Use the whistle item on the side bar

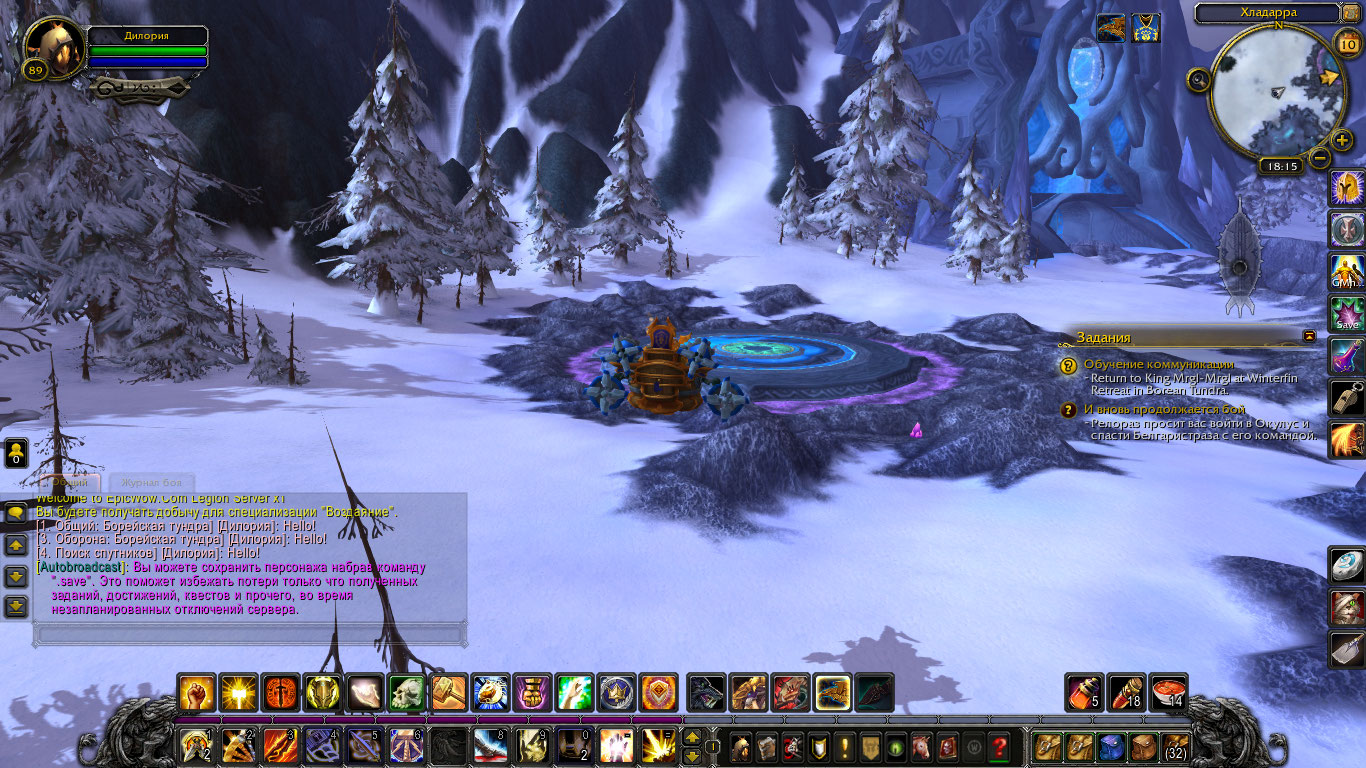click(x=1346, y=398)
